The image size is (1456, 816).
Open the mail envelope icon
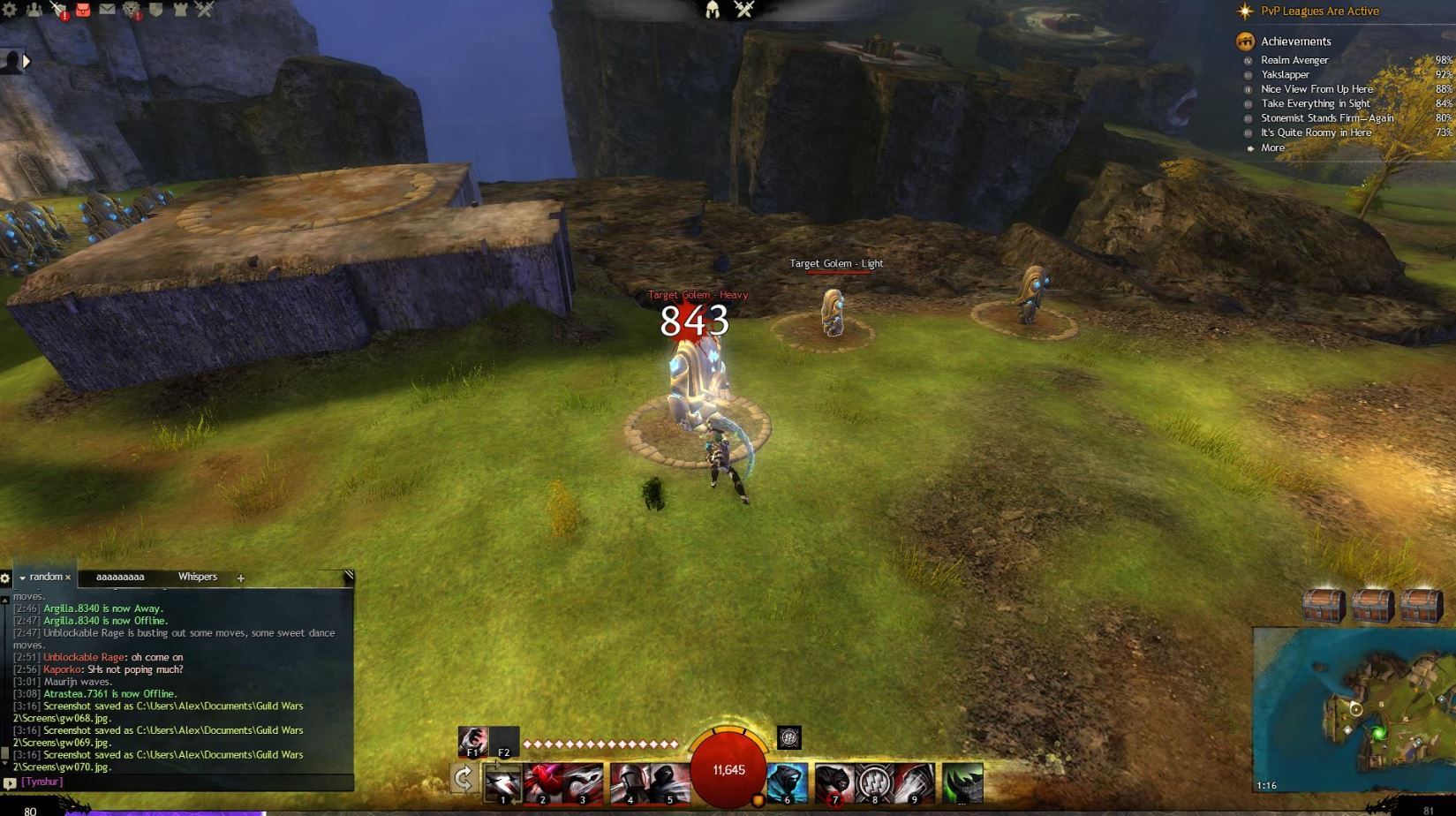point(107,10)
